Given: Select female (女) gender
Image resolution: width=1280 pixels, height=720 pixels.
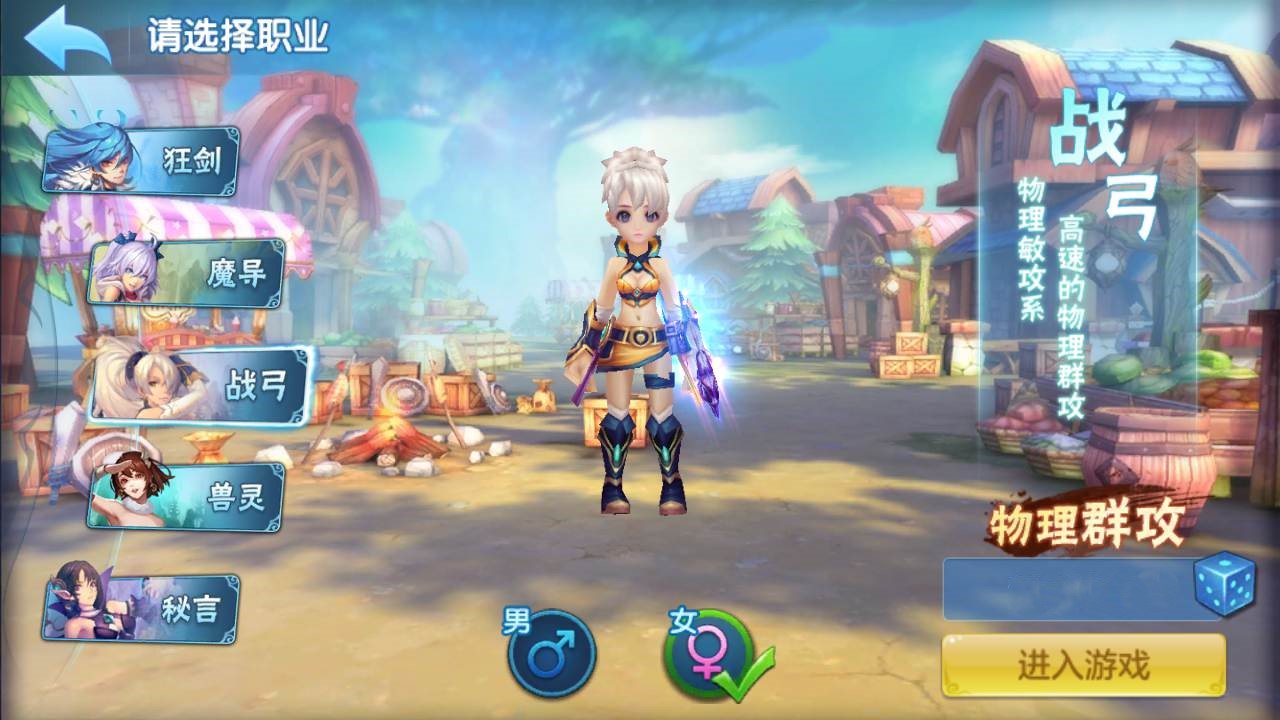Looking at the screenshot, I should (x=706, y=656).
